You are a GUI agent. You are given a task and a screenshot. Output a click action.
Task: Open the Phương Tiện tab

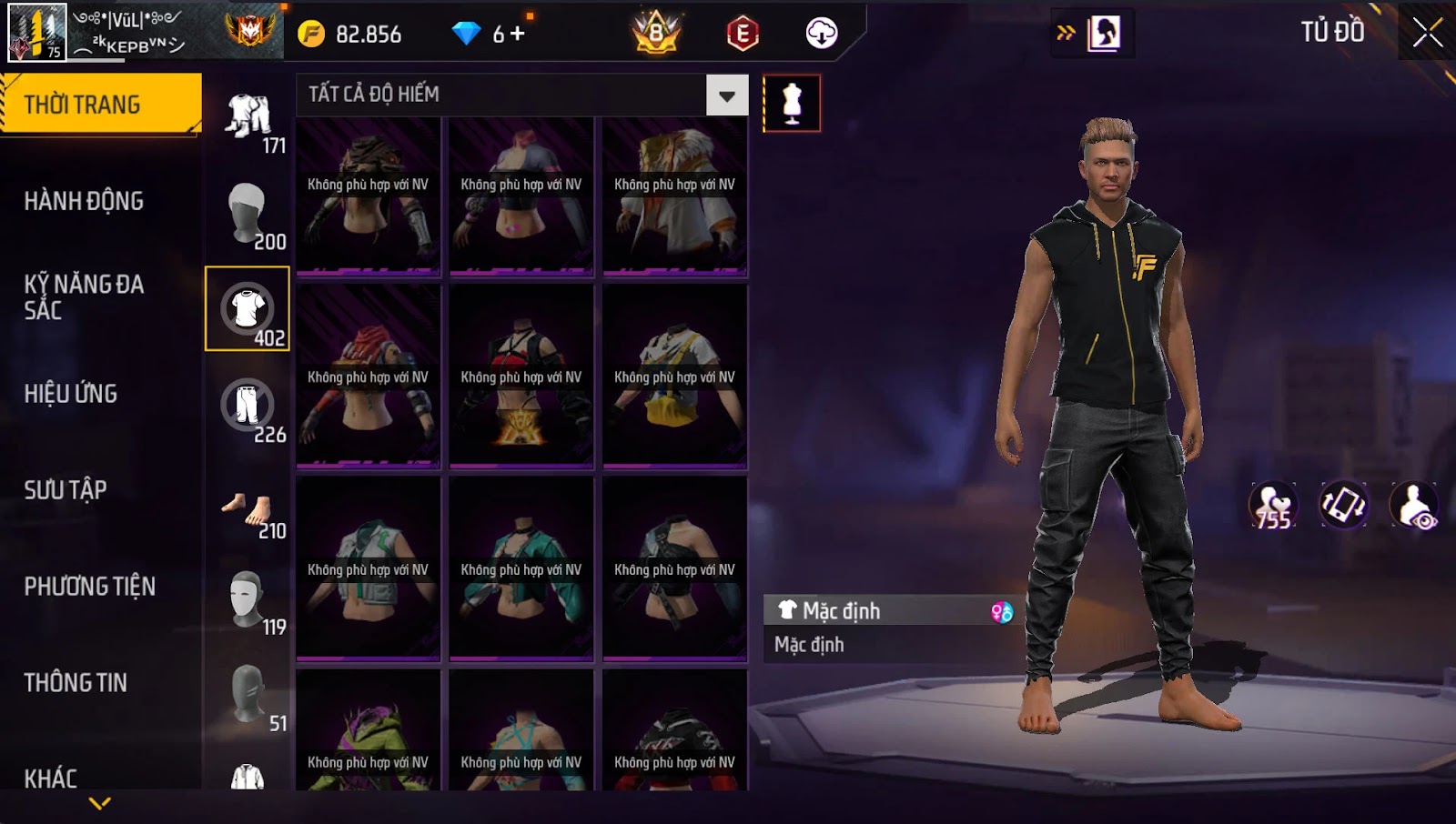[x=89, y=587]
